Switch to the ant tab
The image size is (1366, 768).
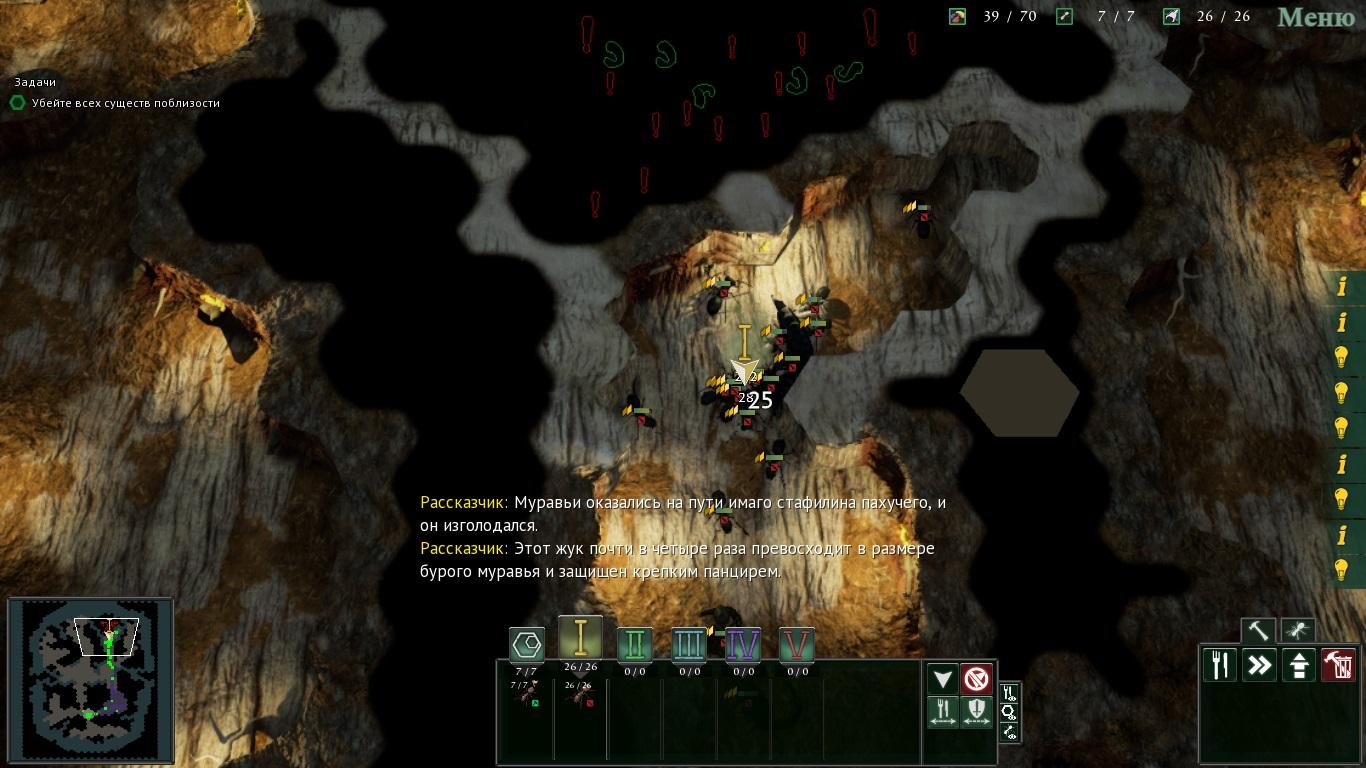point(1298,631)
